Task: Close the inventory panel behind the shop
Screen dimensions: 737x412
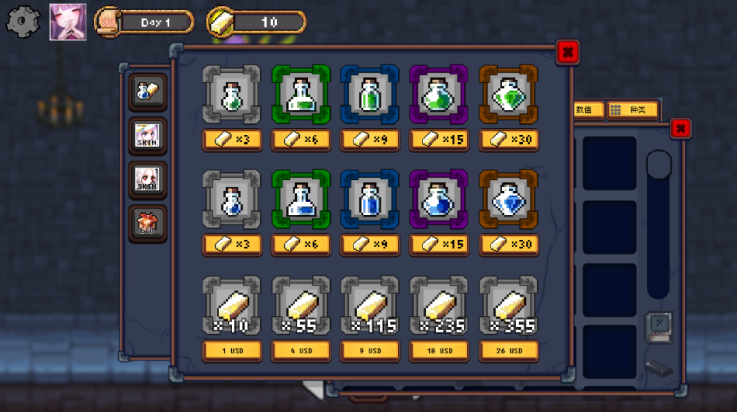Action: 680,128
